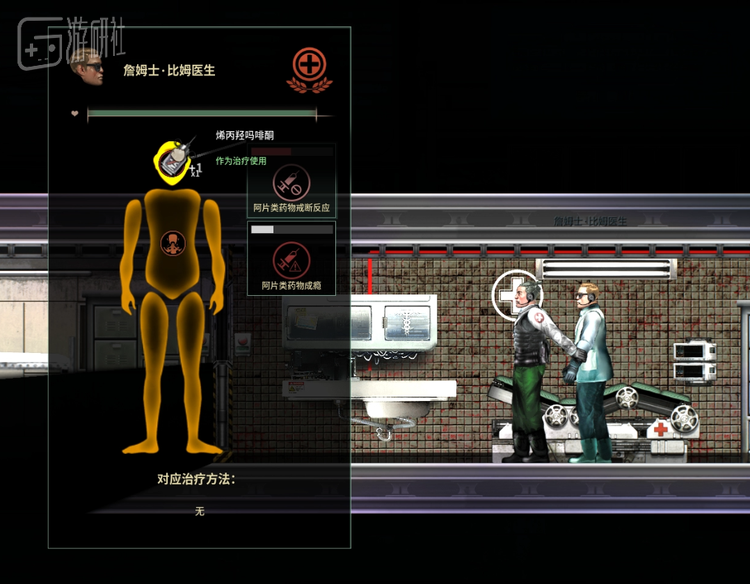Select the highlighted head on the body diagram
This screenshot has width=750, height=584.
click(173, 160)
